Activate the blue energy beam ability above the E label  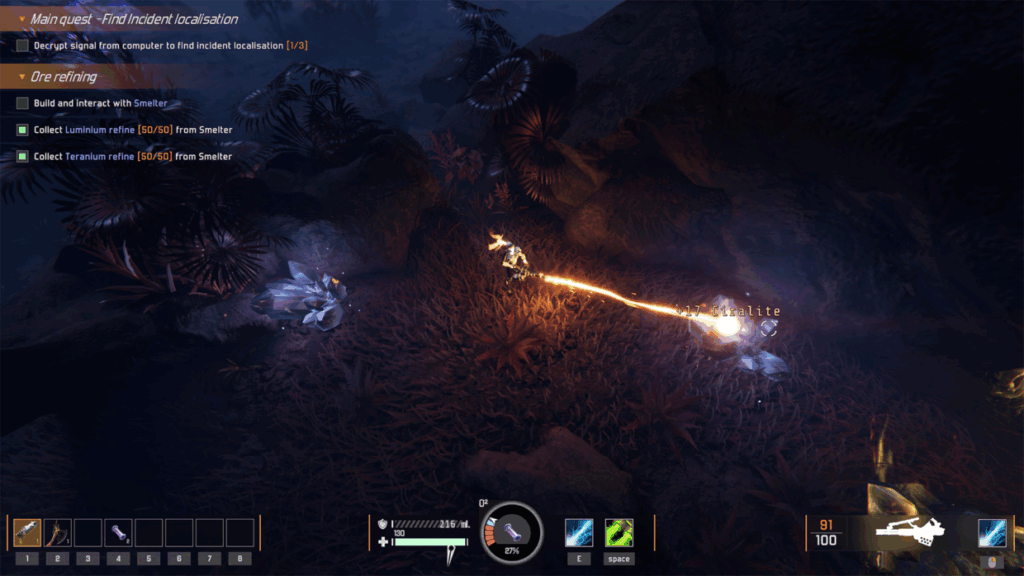(579, 532)
